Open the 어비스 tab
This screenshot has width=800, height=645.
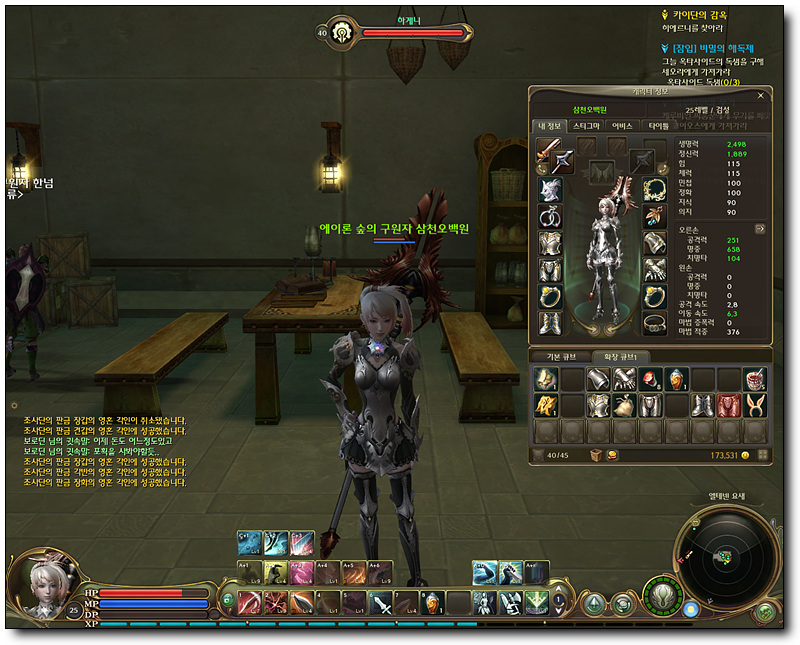[x=621, y=127]
